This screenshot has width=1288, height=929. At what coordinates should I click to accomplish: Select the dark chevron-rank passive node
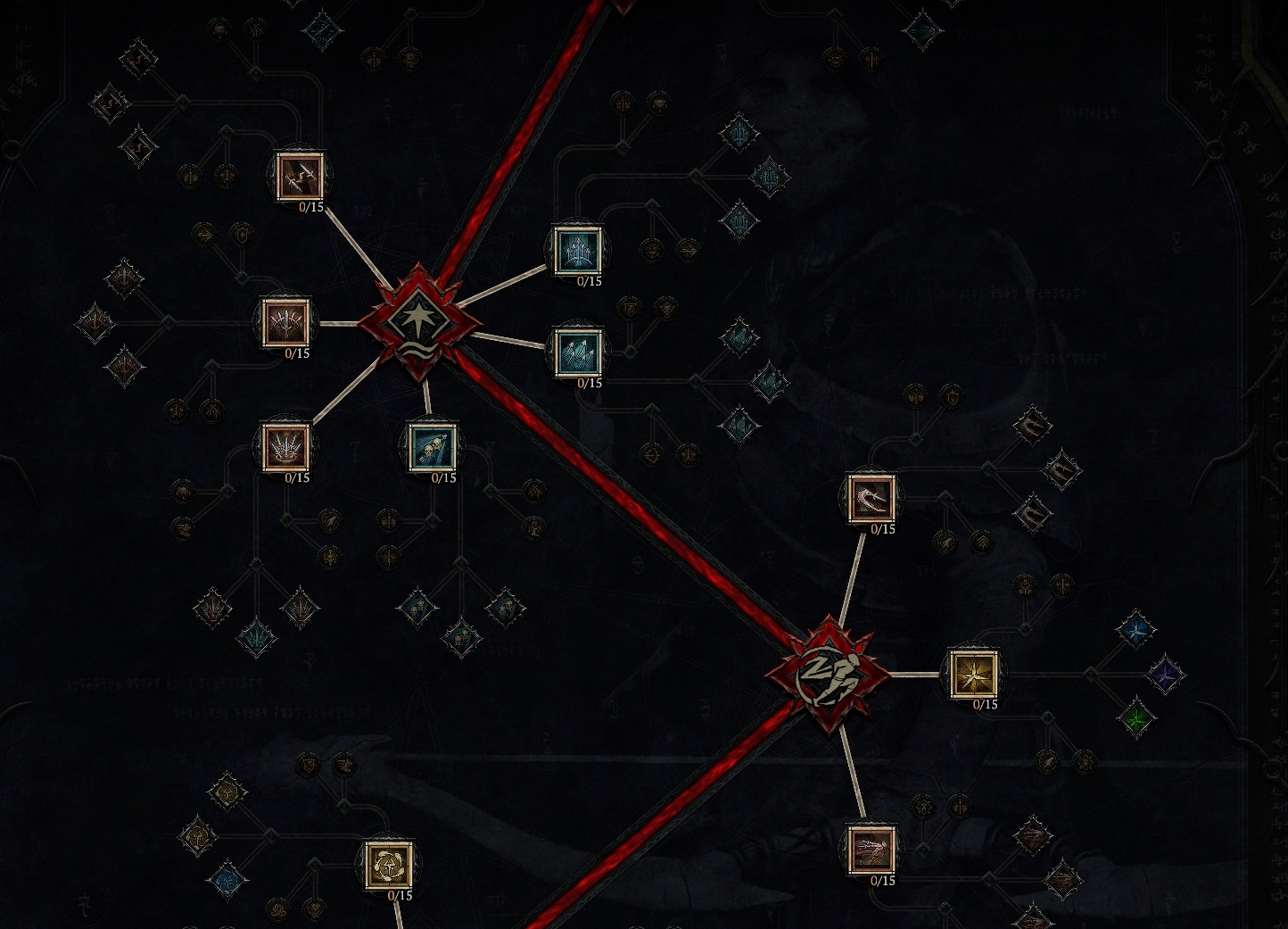(x=983, y=542)
